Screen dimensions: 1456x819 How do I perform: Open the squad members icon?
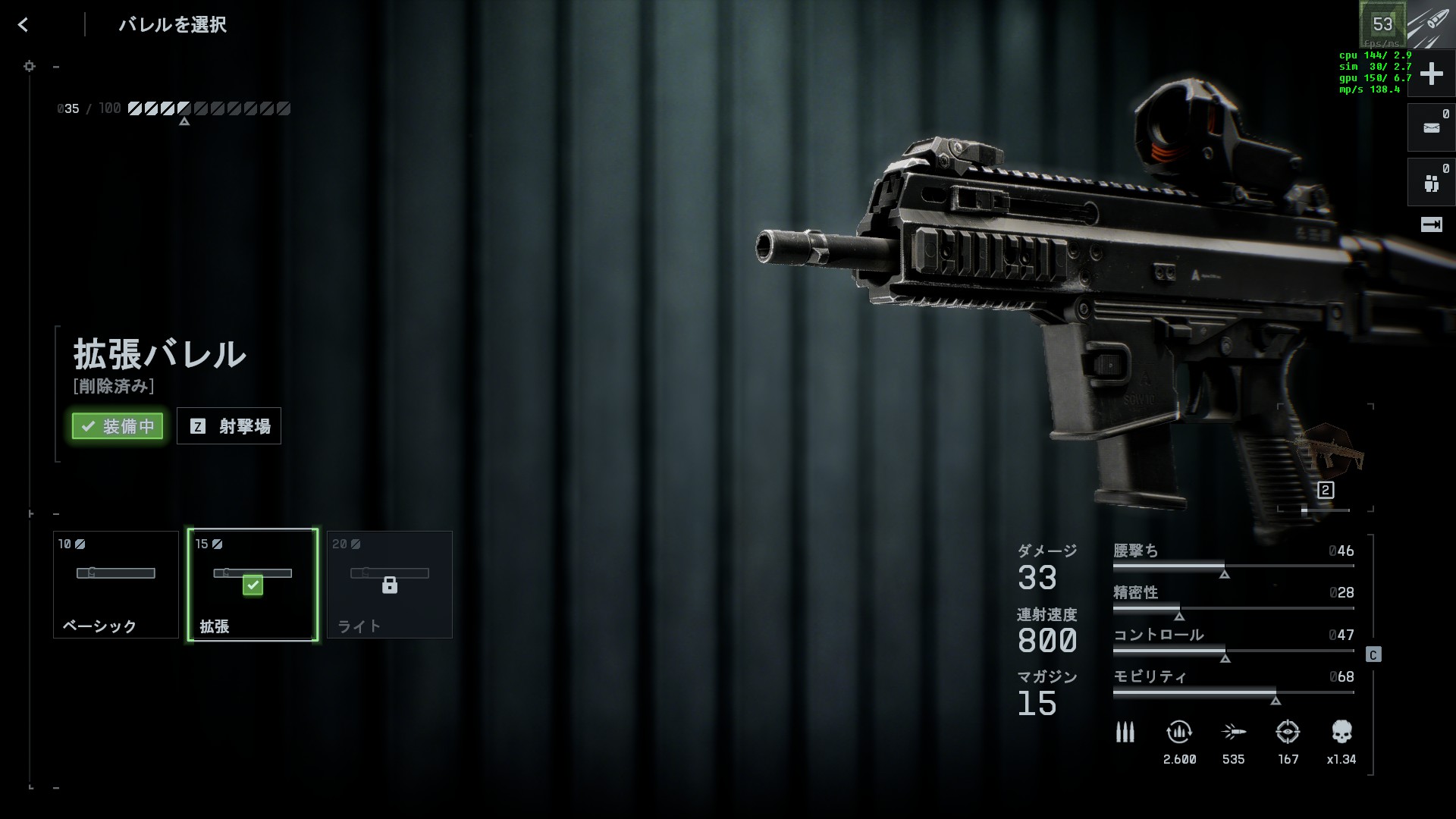click(x=1431, y=183)
